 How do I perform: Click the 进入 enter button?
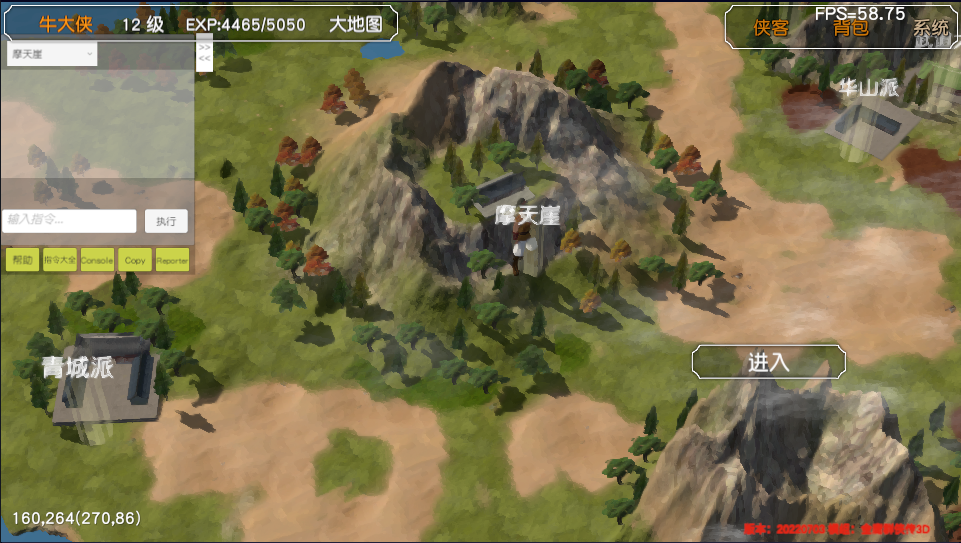768,362
